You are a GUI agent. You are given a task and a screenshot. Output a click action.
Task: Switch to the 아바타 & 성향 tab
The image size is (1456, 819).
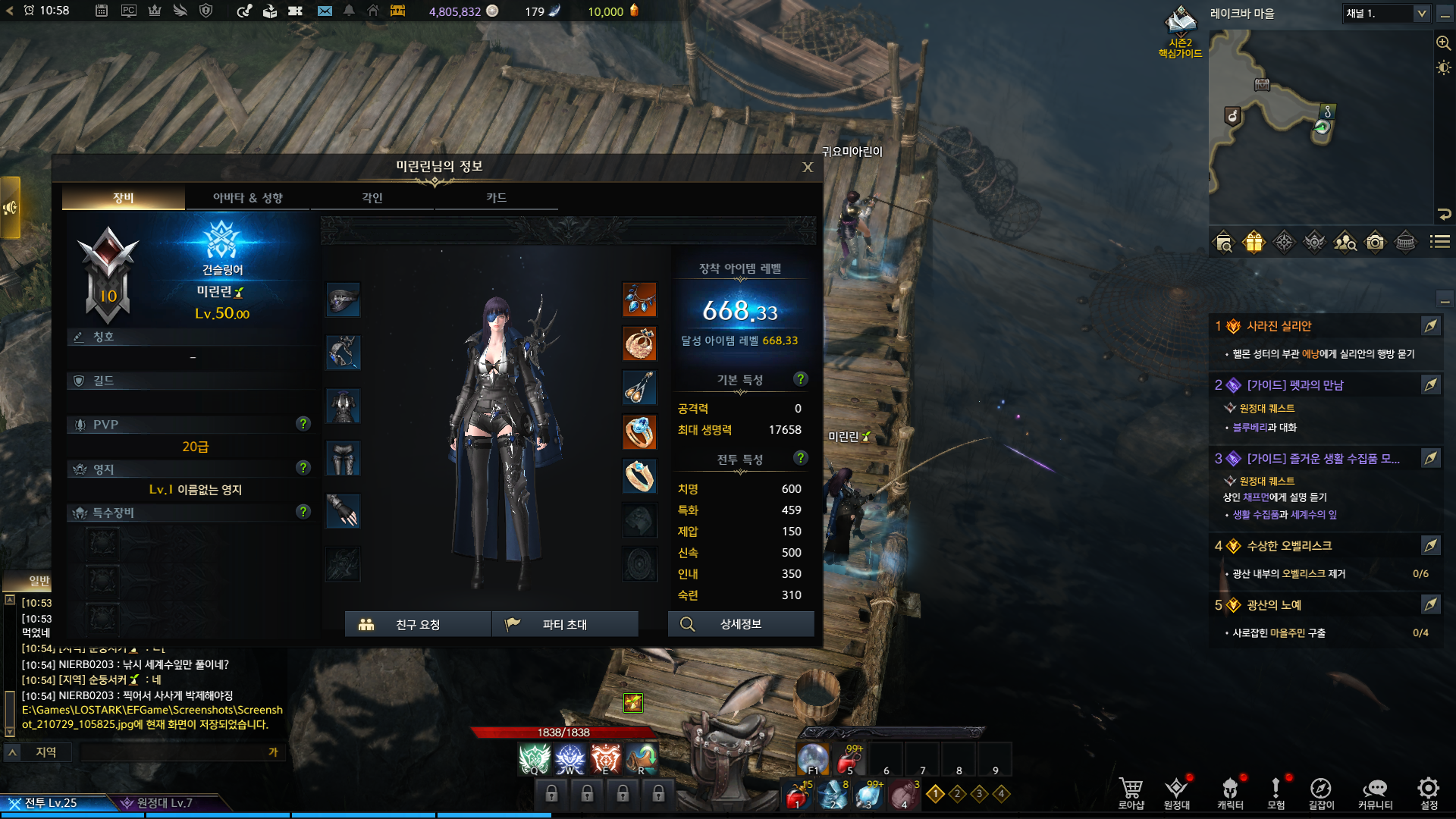pyautogui.click(x=248, y=198)
